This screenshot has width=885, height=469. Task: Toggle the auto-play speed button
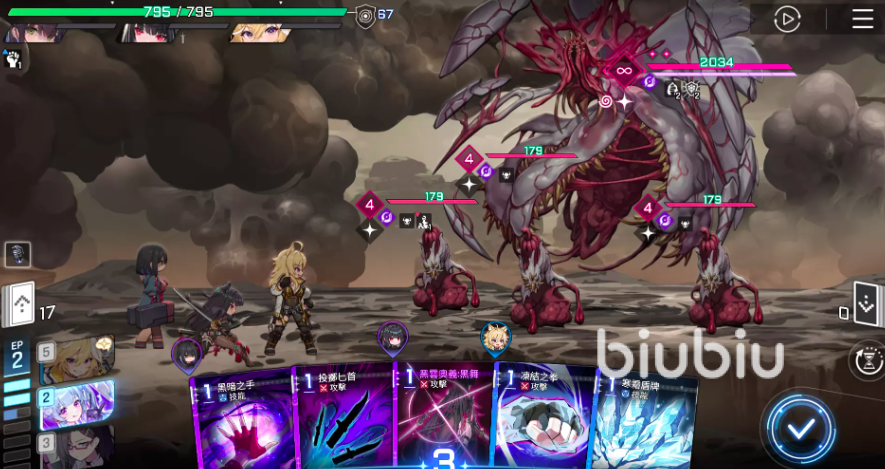click(x=788, y=19)
